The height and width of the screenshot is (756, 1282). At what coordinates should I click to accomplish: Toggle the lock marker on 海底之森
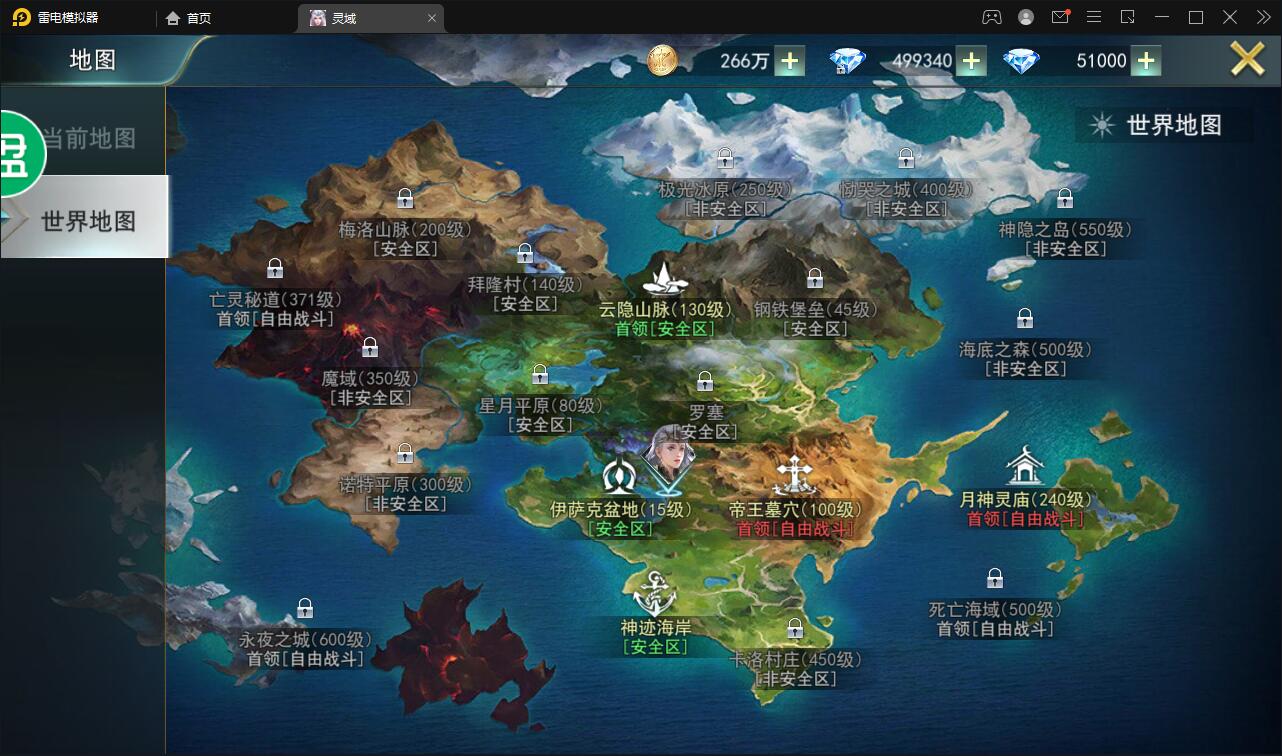[1024, 318]
